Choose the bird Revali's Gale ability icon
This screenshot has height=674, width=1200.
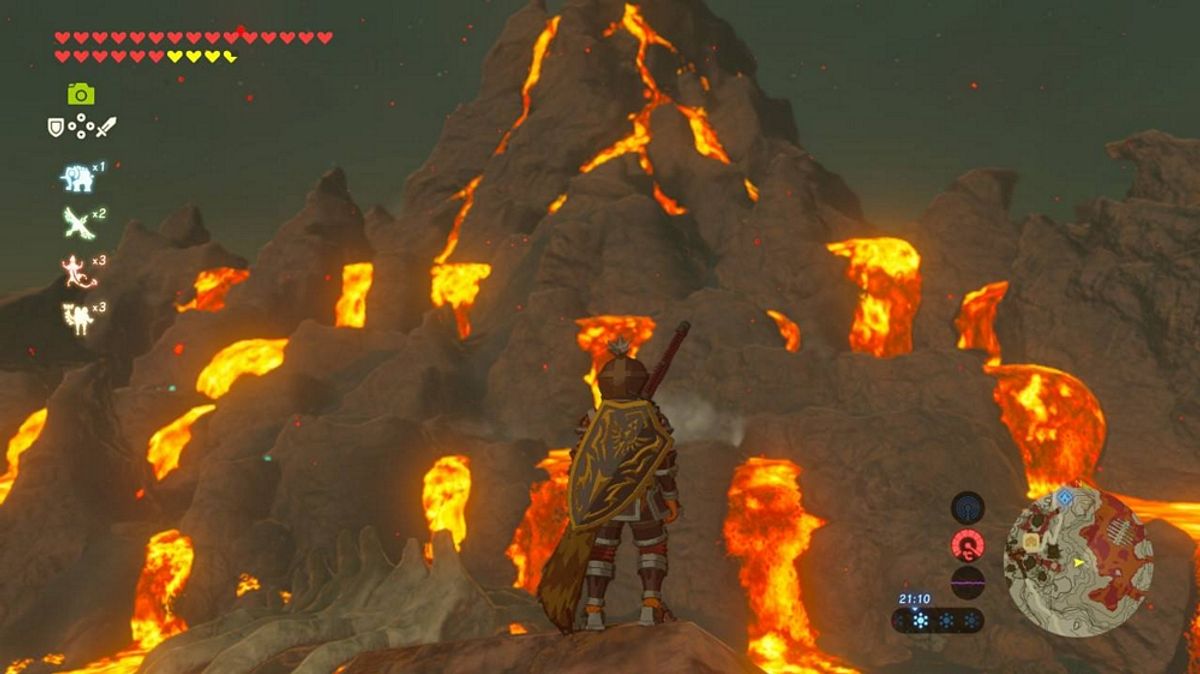point(77,222)
